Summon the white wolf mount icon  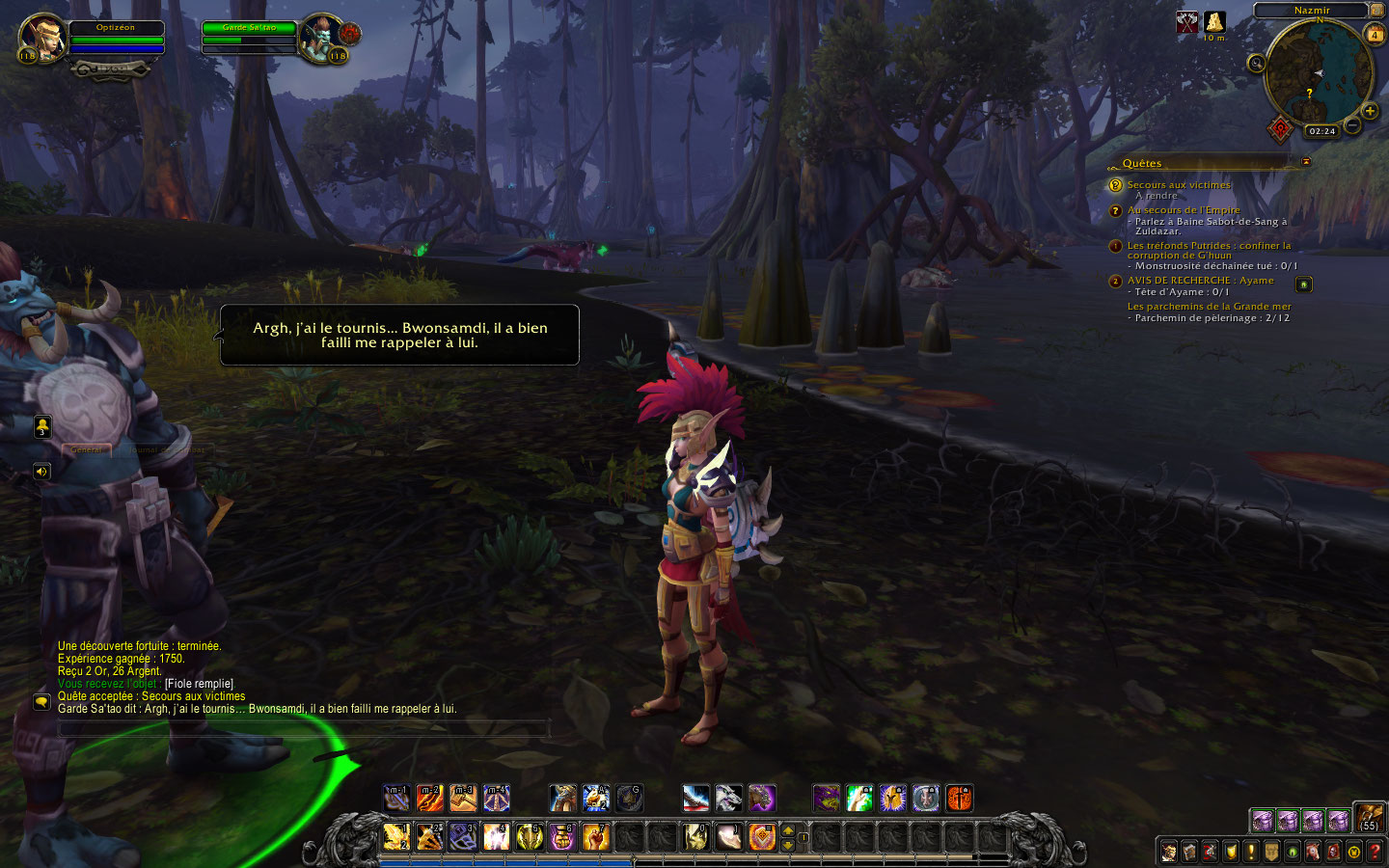728,799
